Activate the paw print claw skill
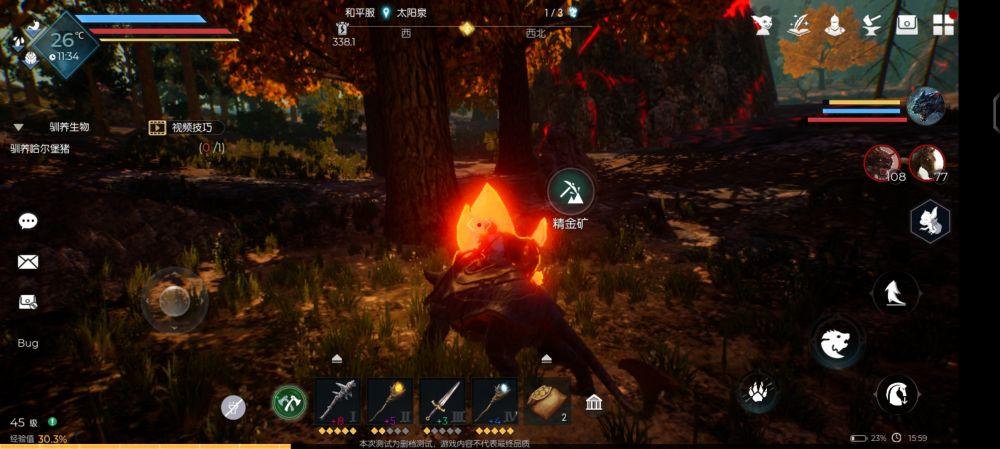1000x449 pixels. tap(759, 391)
